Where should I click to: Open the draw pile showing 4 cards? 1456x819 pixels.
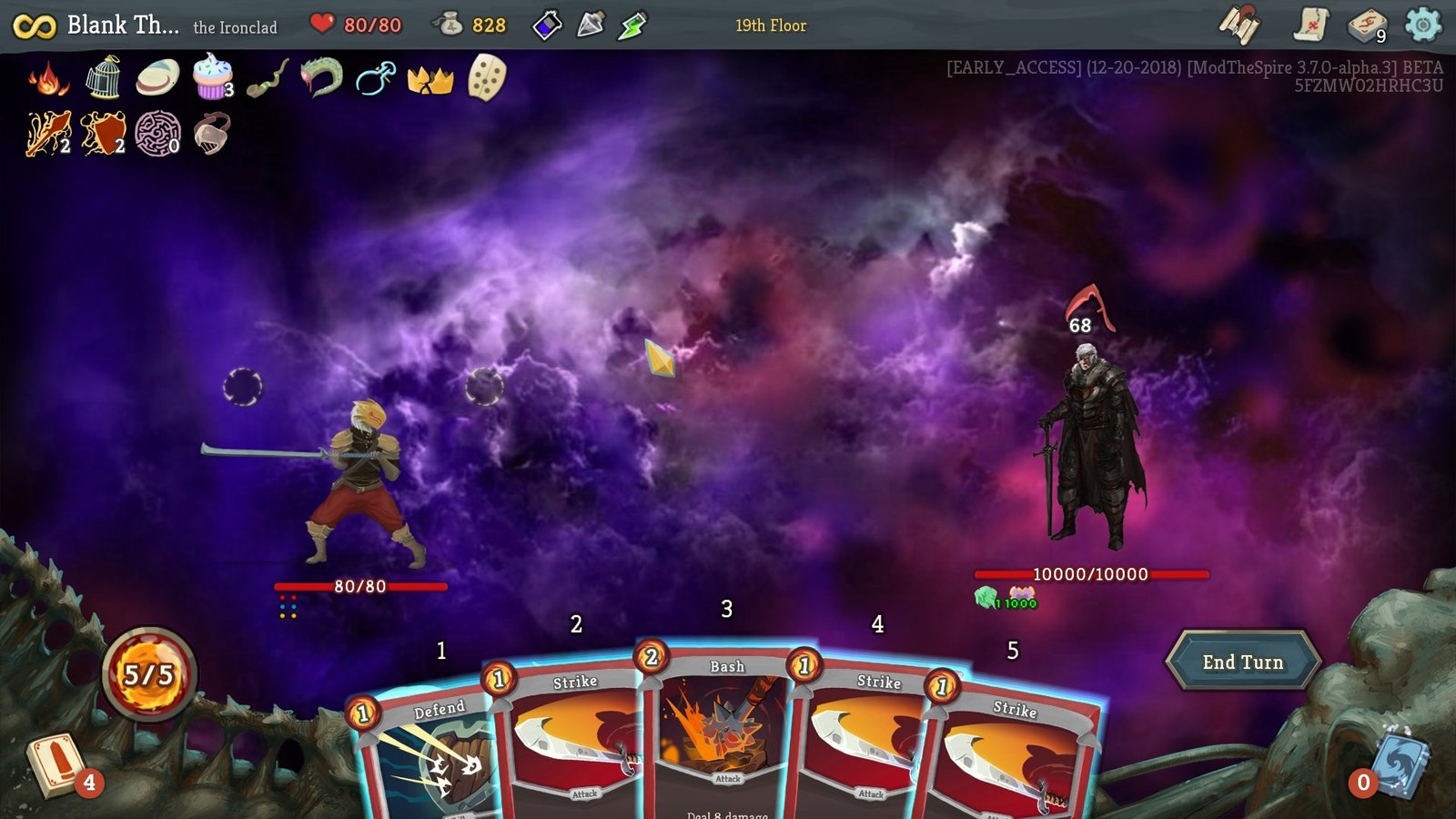coord(57,764)
